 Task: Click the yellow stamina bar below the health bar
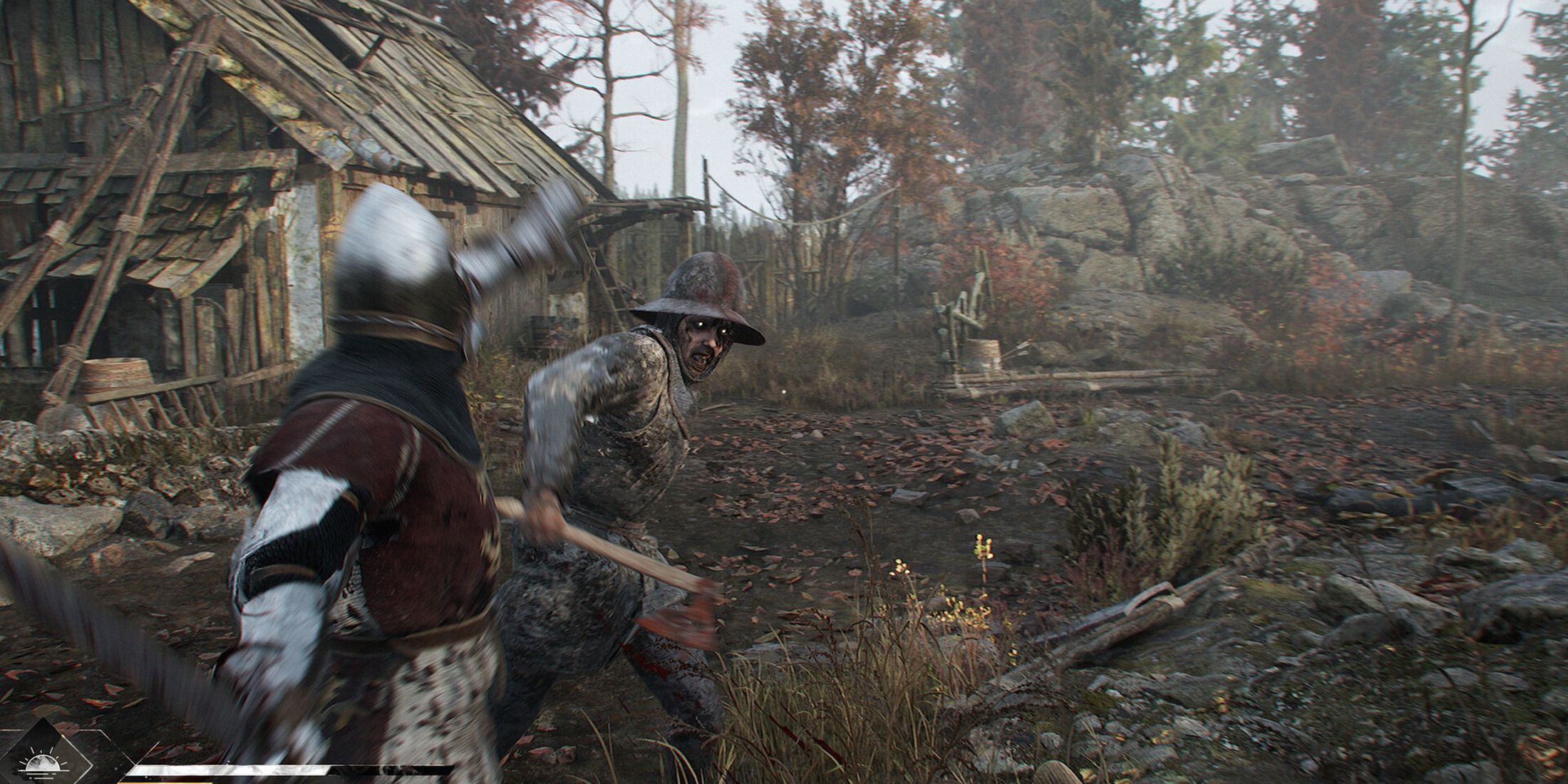coord(167,782)
